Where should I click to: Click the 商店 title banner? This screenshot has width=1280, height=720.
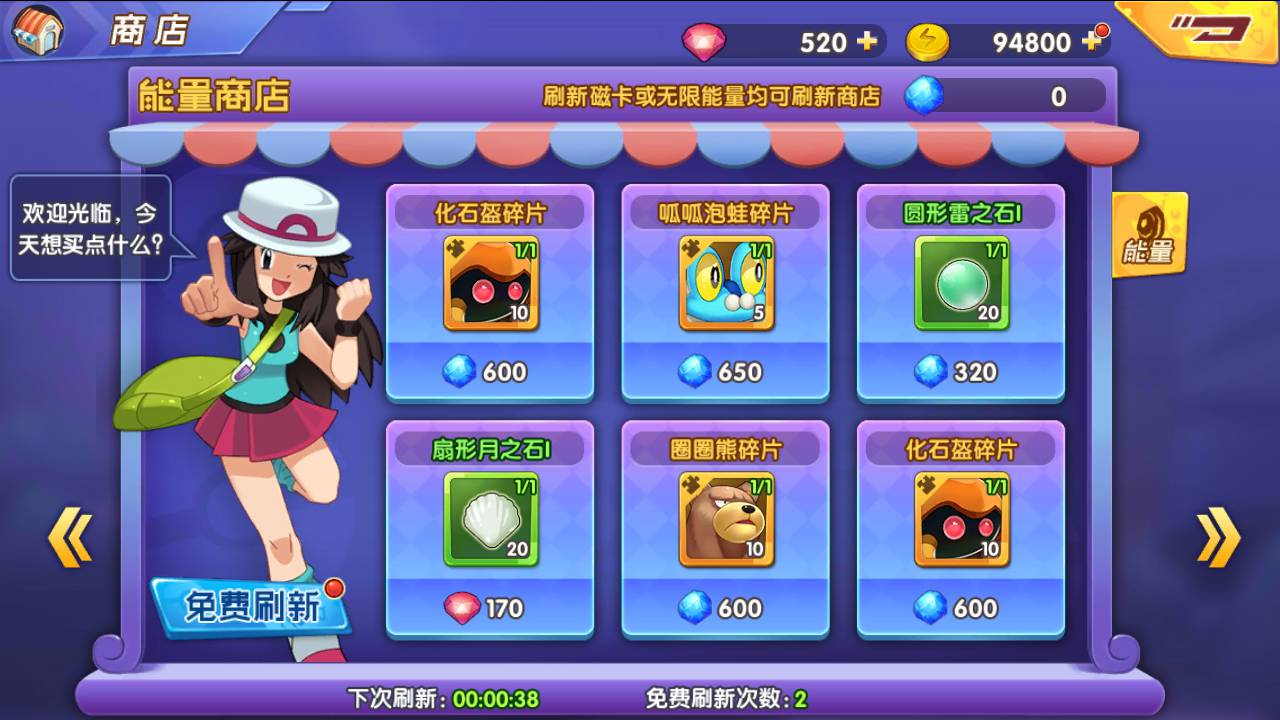(x=150, y=28)
